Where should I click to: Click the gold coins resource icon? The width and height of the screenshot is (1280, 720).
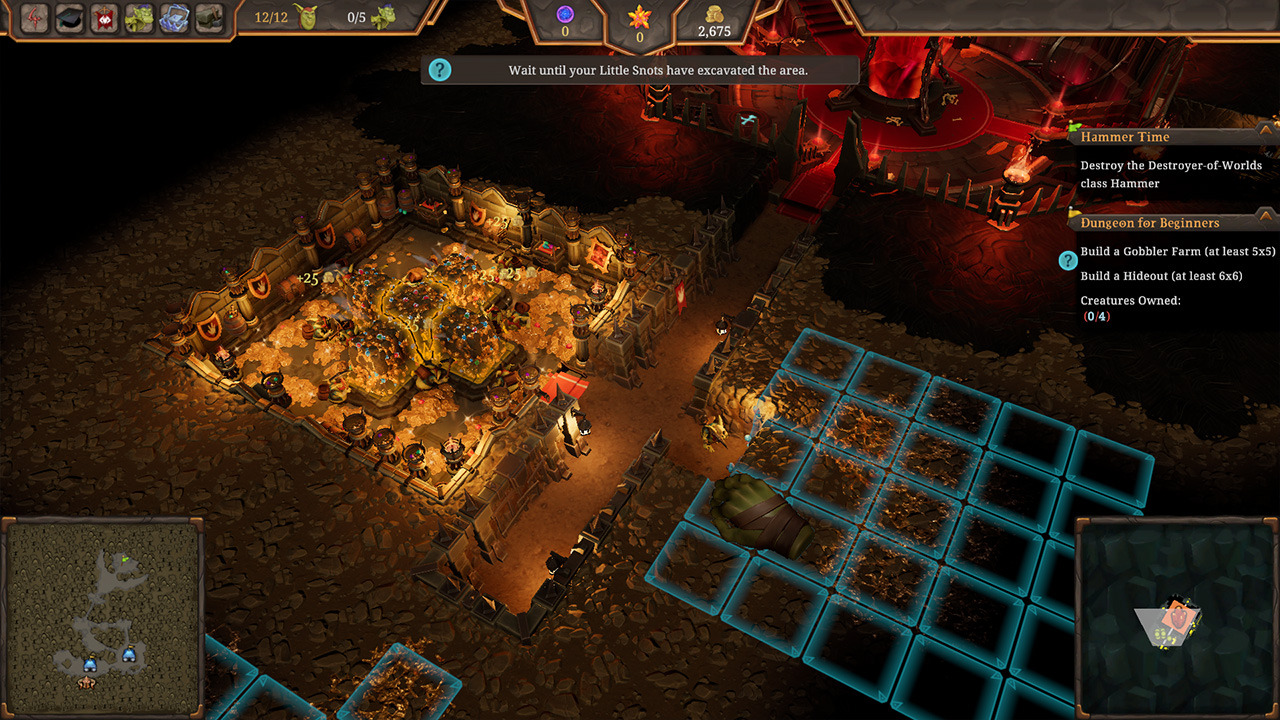pyautogui.click(x=714, y=14)
